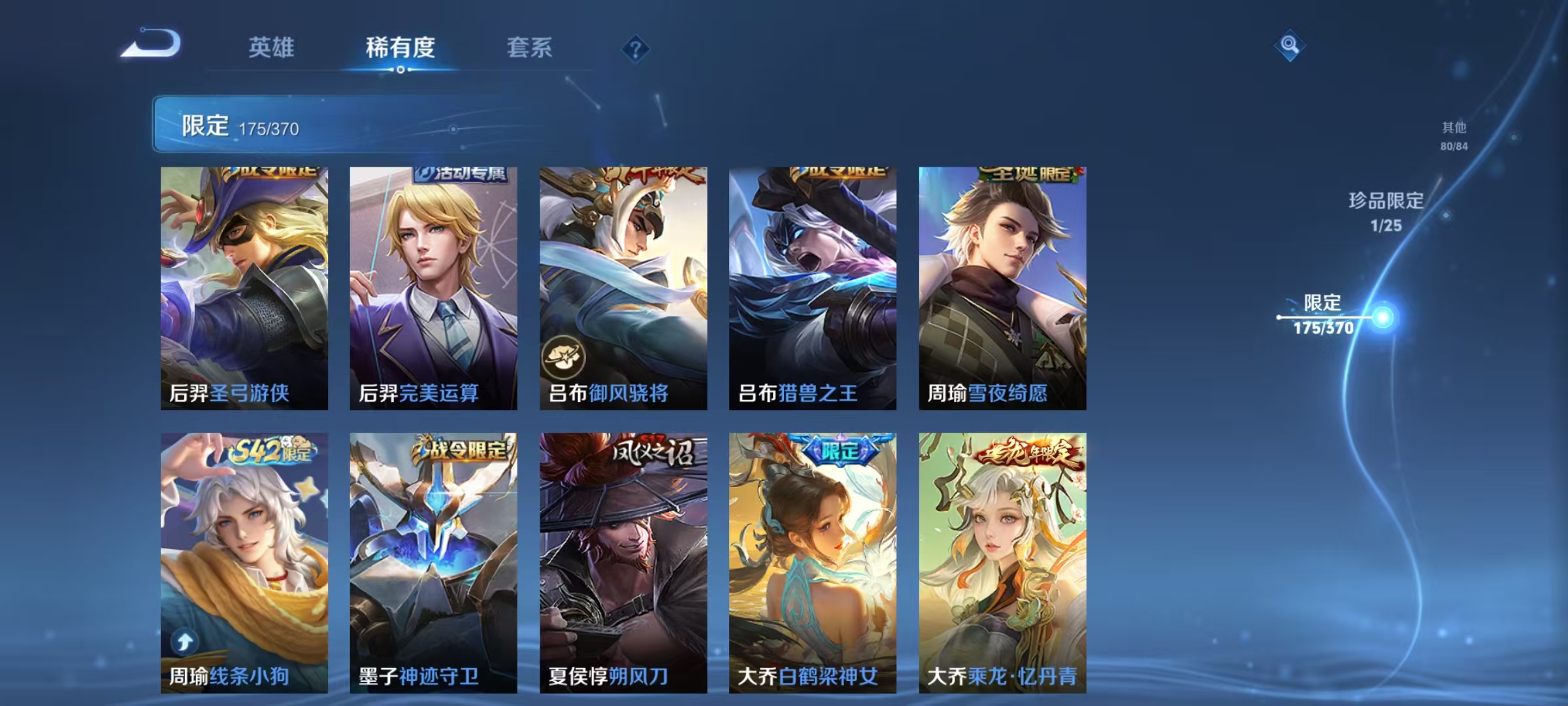The height and width of the screenshot is (706, 1568).
Task: Select the 稀有度 tab
Action: pos(400,47)
